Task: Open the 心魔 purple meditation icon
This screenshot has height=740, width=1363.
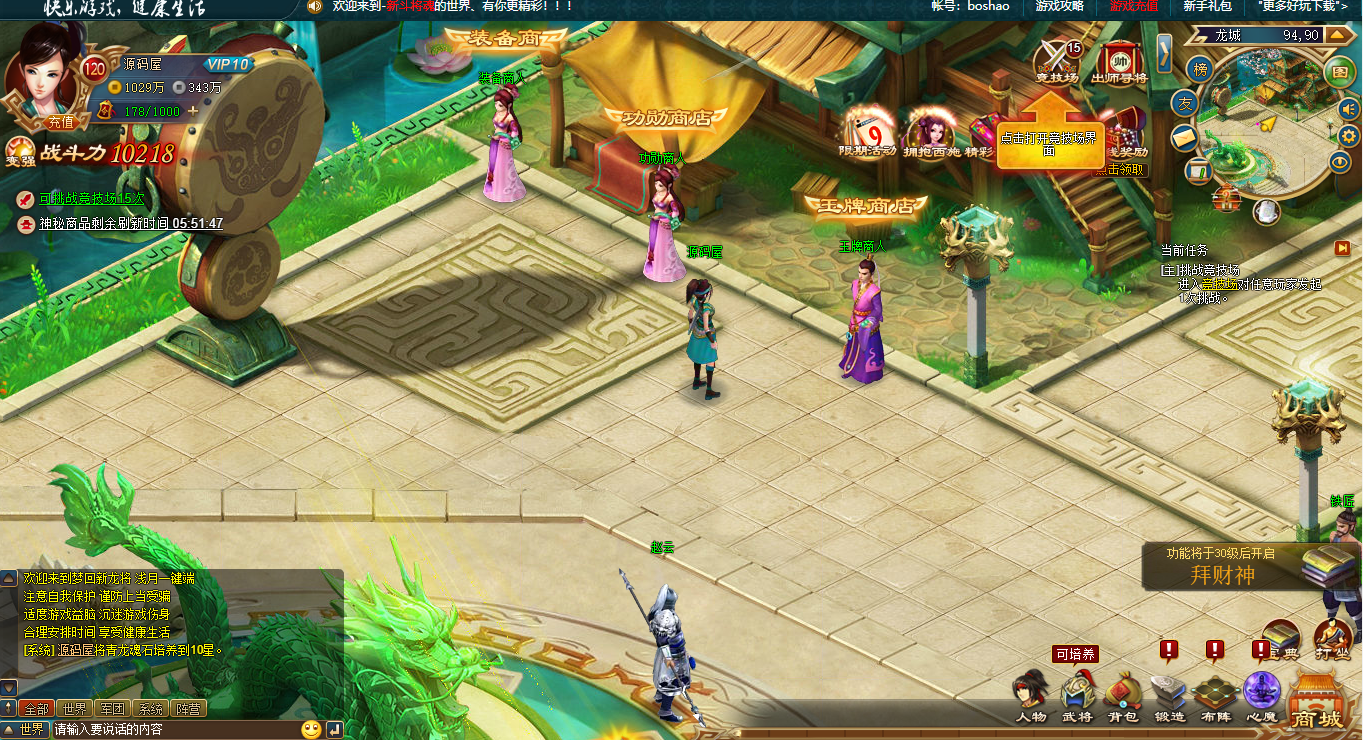Action: (x=1261, y=693)
